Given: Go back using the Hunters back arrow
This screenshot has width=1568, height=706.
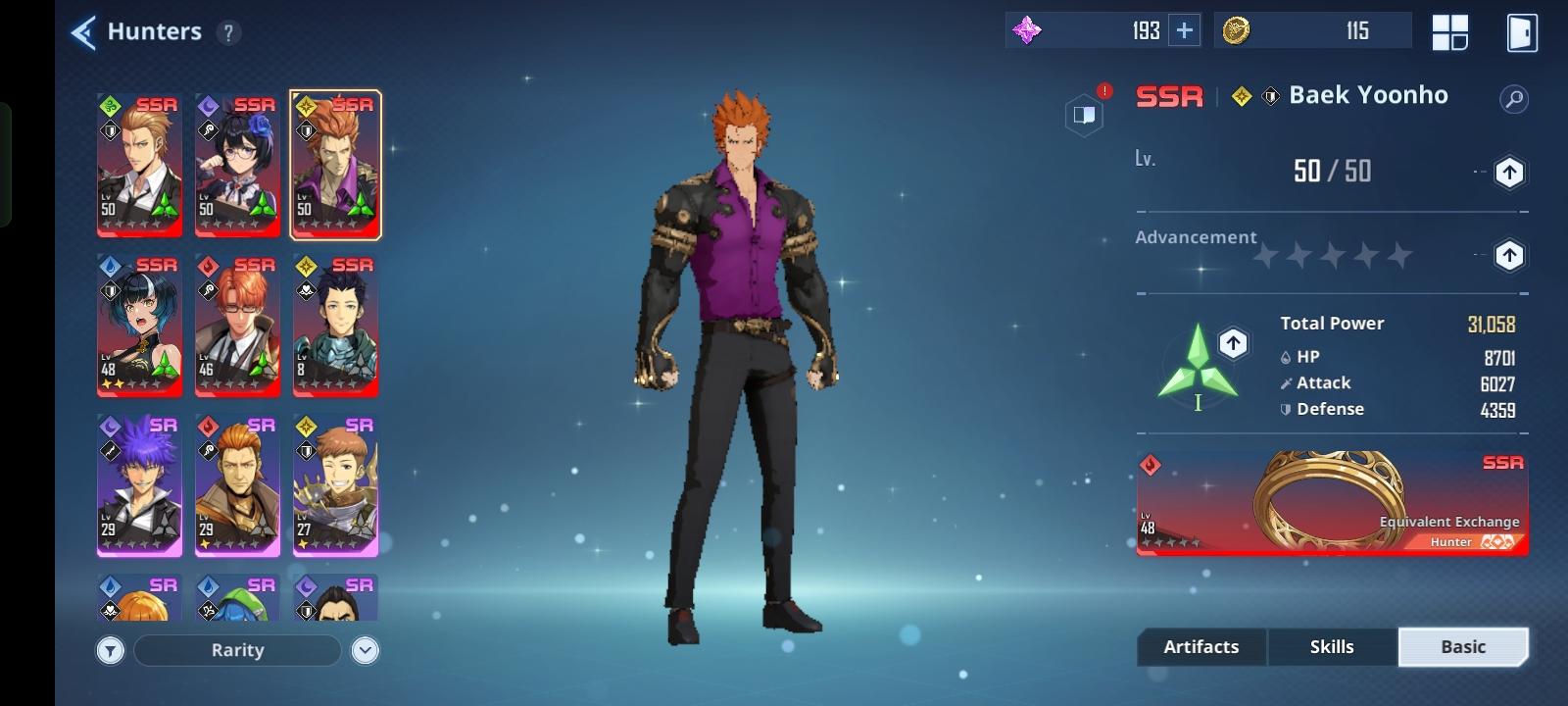Looking at the screenshot, I should (x=85, y=30).
